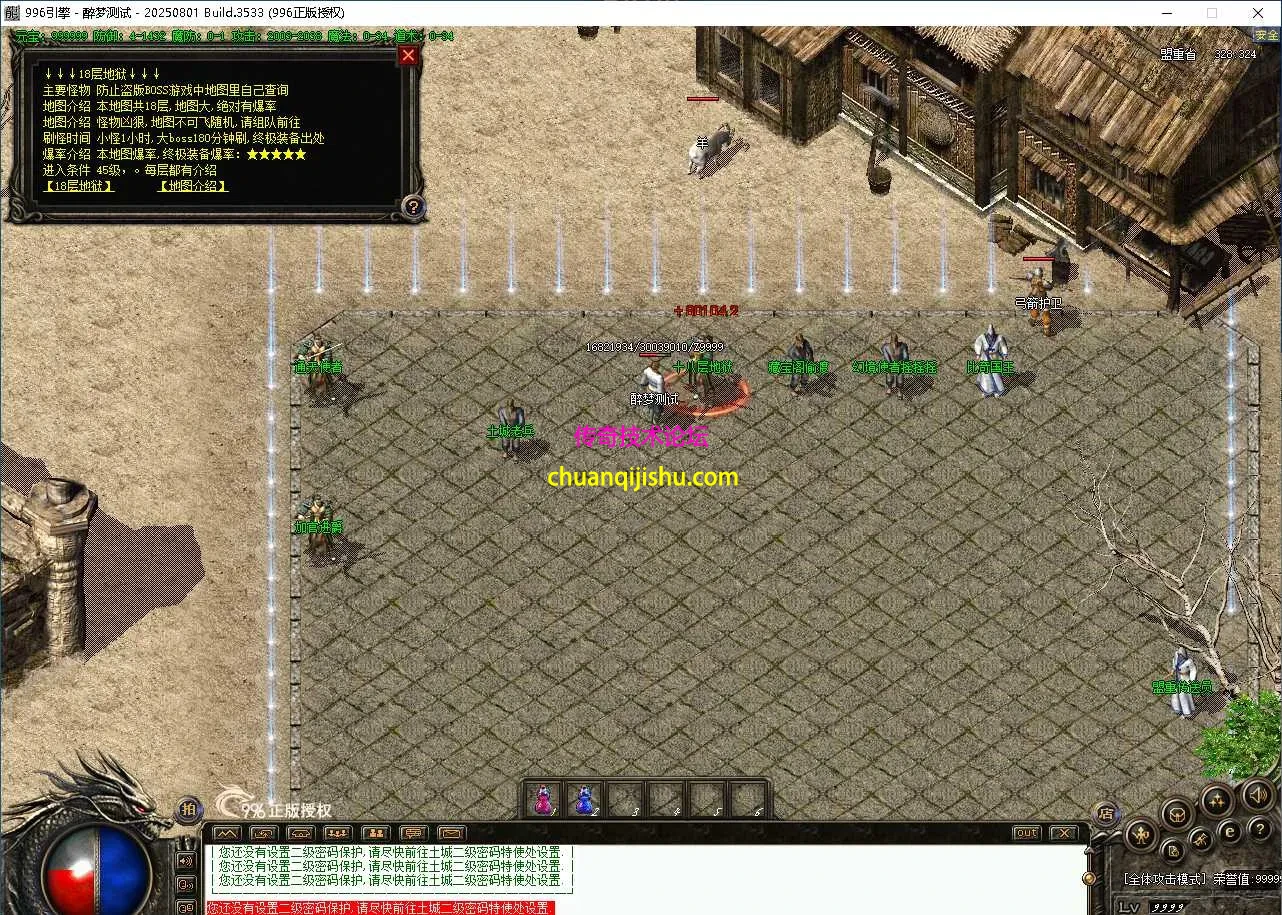Open the bag inventory icon
Image resolution: width=1282 pixels, height=915 pixels.
point(1178,812)
